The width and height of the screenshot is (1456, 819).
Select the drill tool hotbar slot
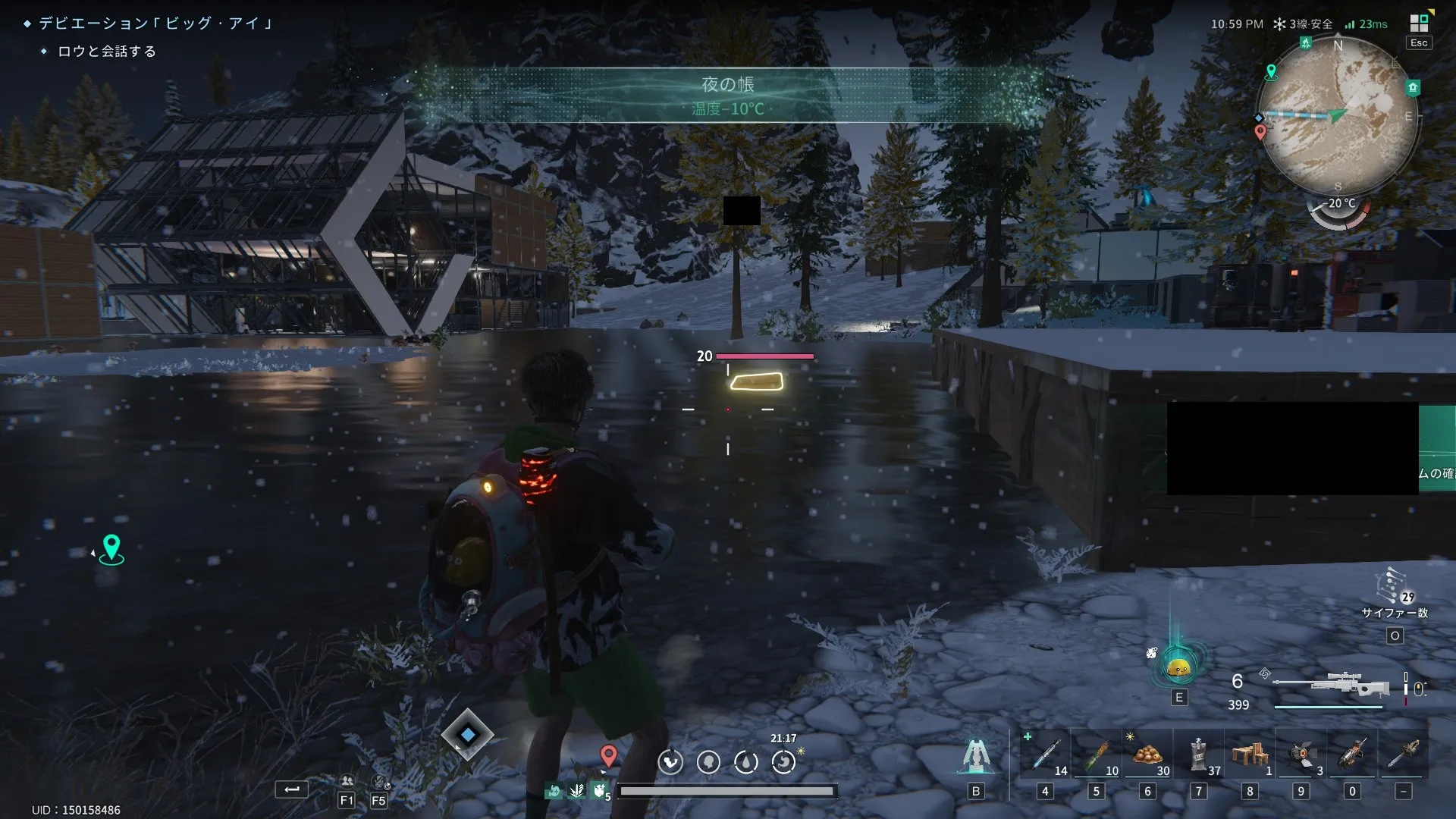(1403, 755)
